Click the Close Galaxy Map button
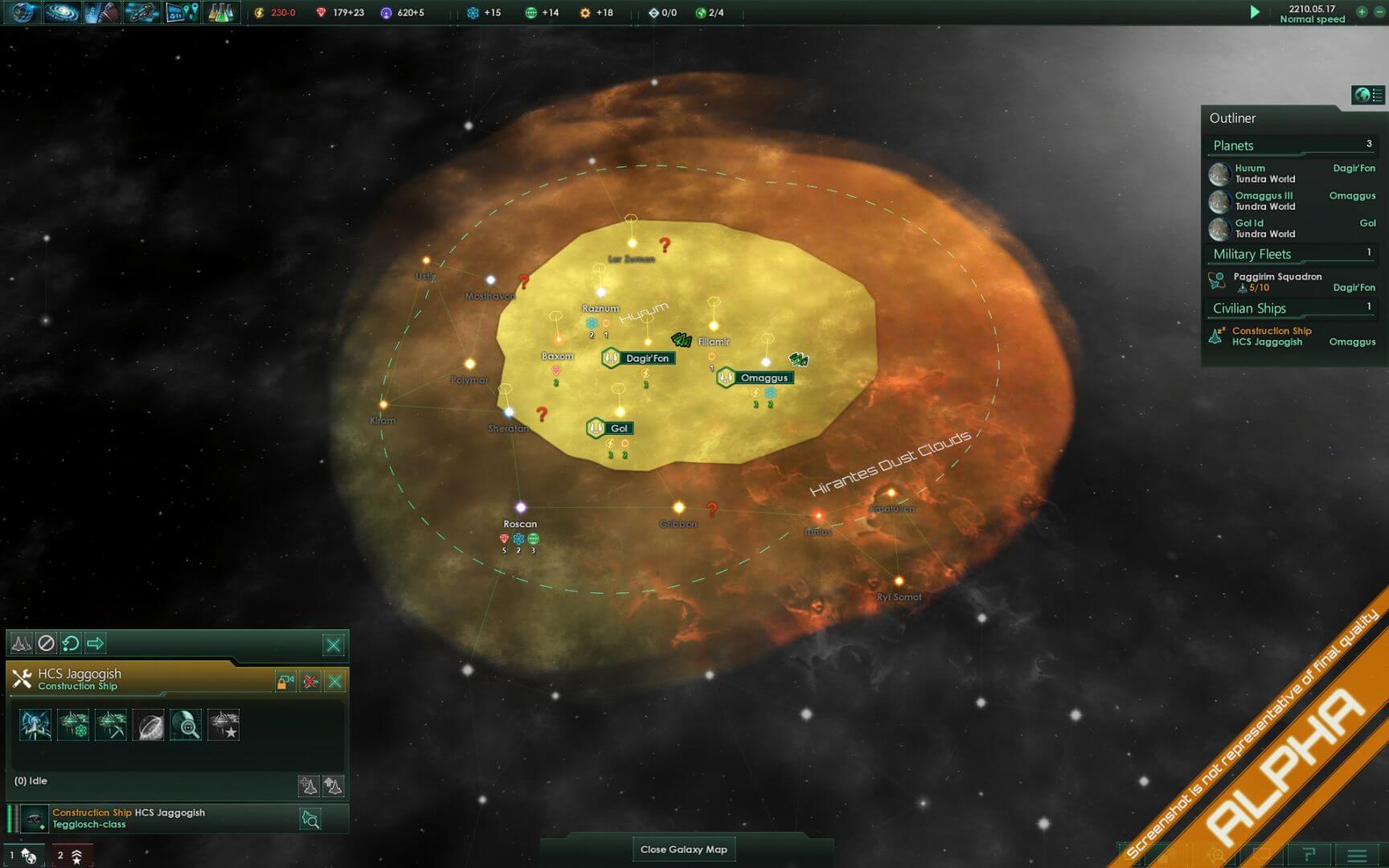 point(683,849)
